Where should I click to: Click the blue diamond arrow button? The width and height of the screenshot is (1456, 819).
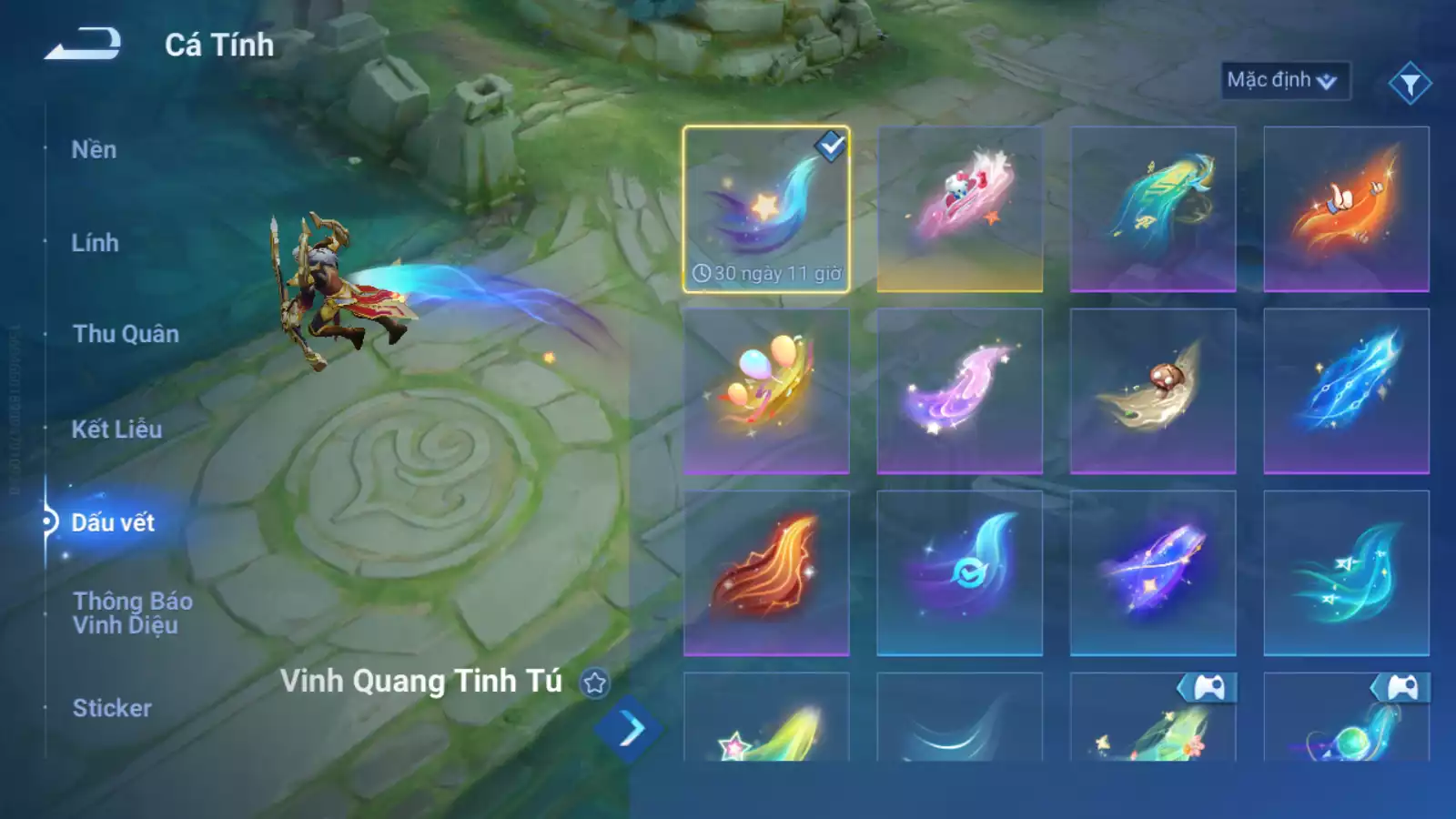[x=630, y=729]
